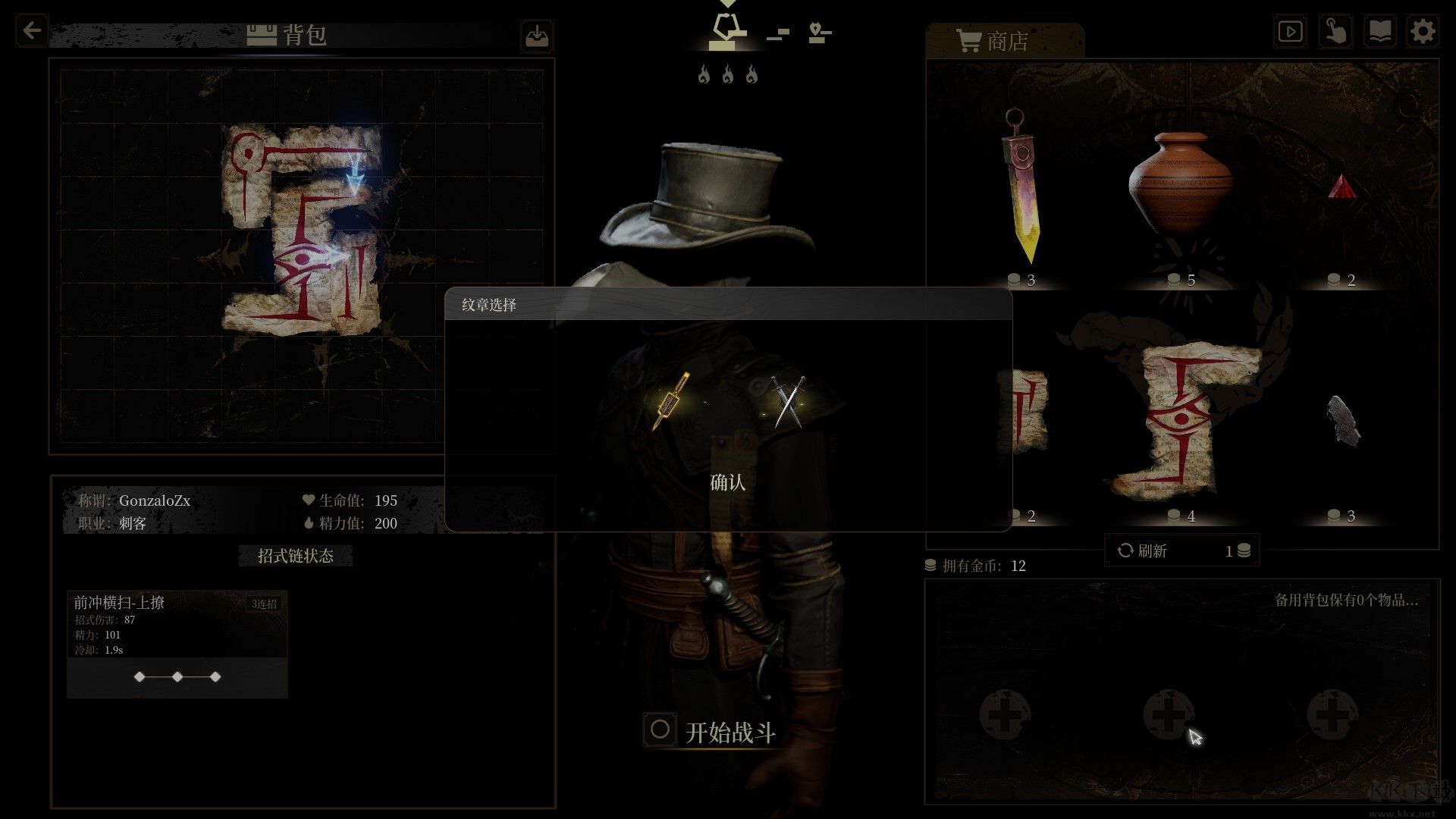The width and height of the screenshot is (1456, 819).
Task: Play the tutorial video icon
Action: click(1290, 31)
